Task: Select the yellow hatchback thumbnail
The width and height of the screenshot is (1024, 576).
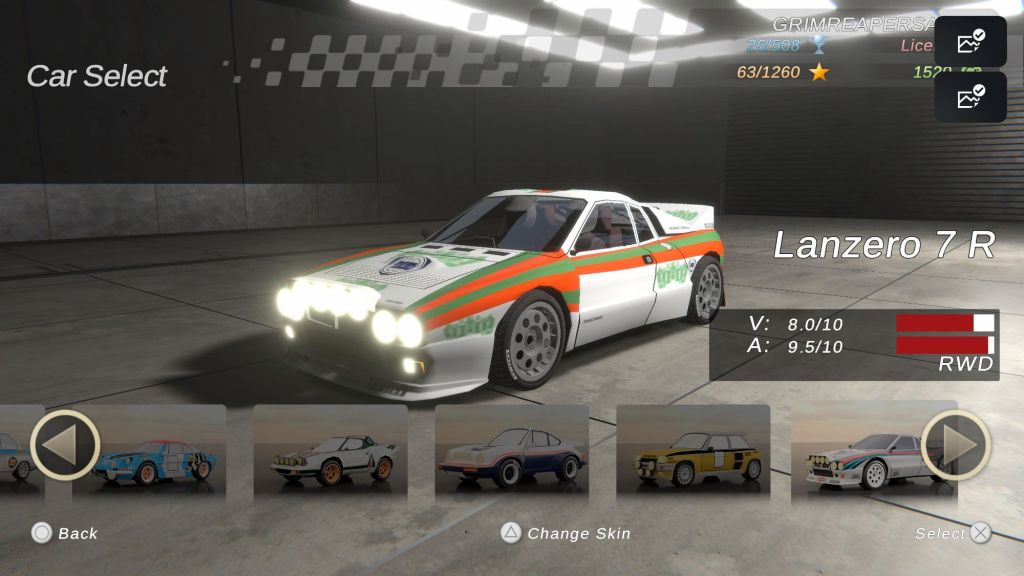Action: [x=693, y=456]
